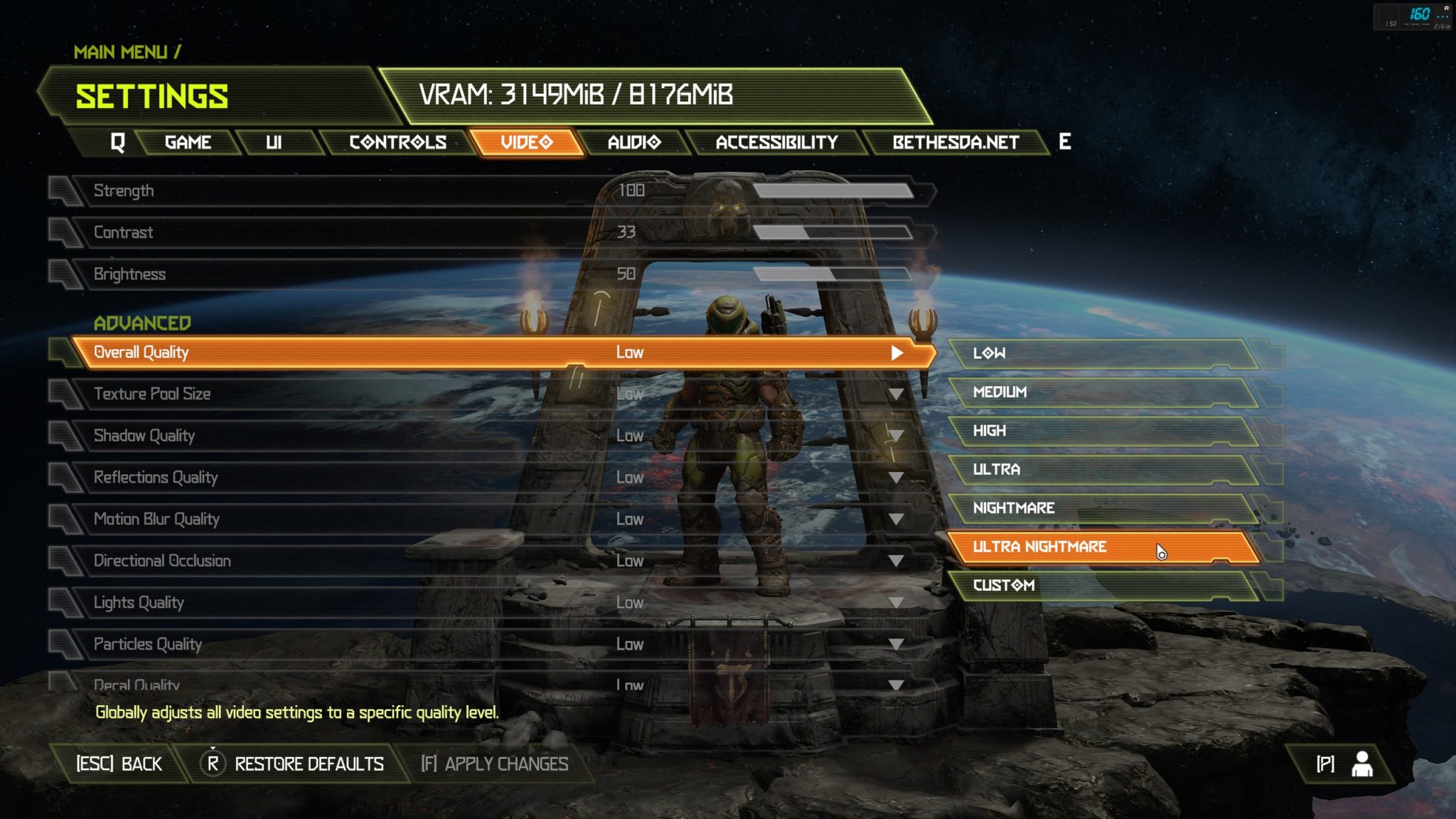Screen dimensions: 1456x819
Task: Open the Shadow Quality dropdown
Action: [x=896, y=436]
